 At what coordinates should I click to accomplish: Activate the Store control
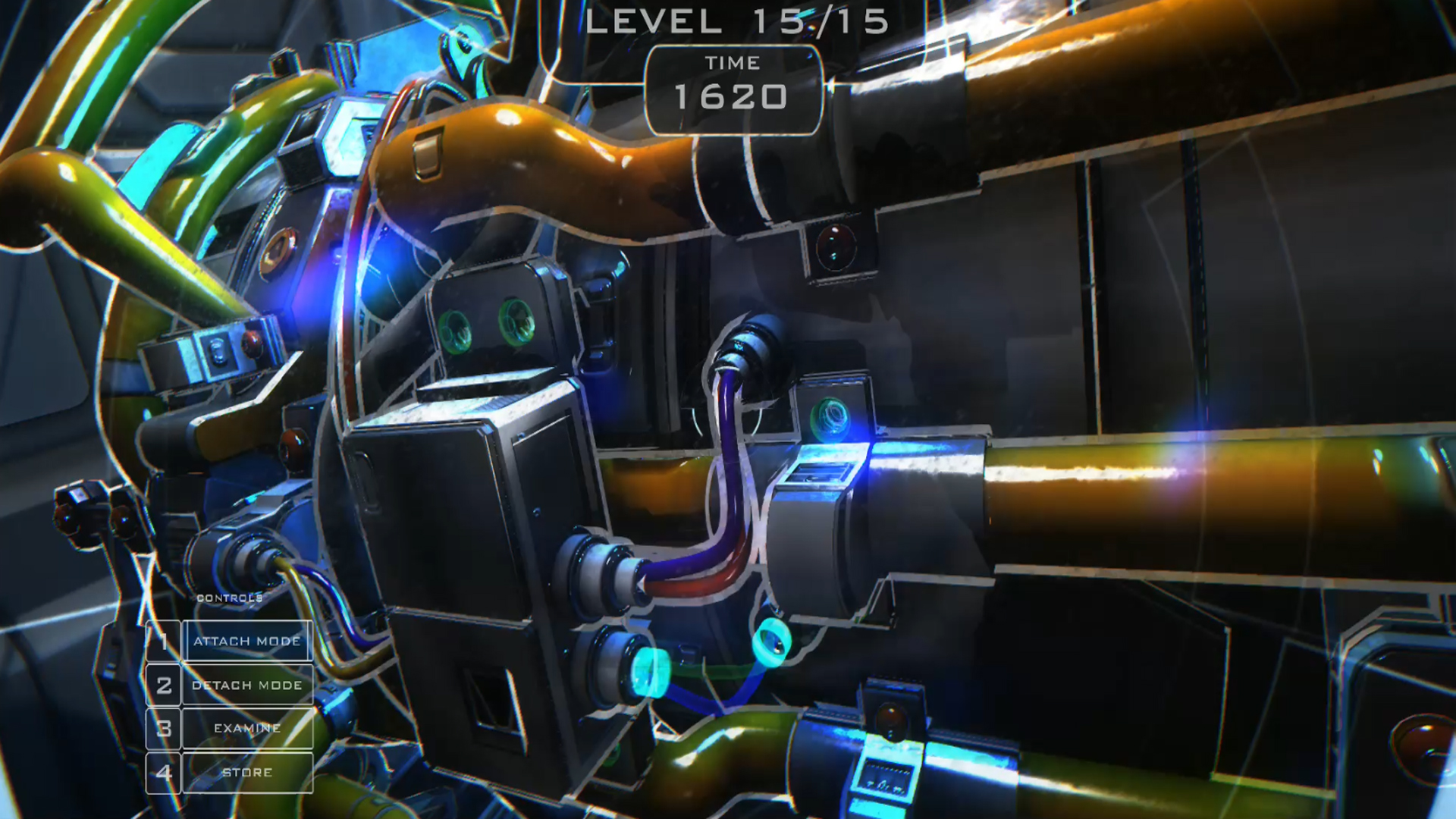pyautogui.click(x=246, y=772)
